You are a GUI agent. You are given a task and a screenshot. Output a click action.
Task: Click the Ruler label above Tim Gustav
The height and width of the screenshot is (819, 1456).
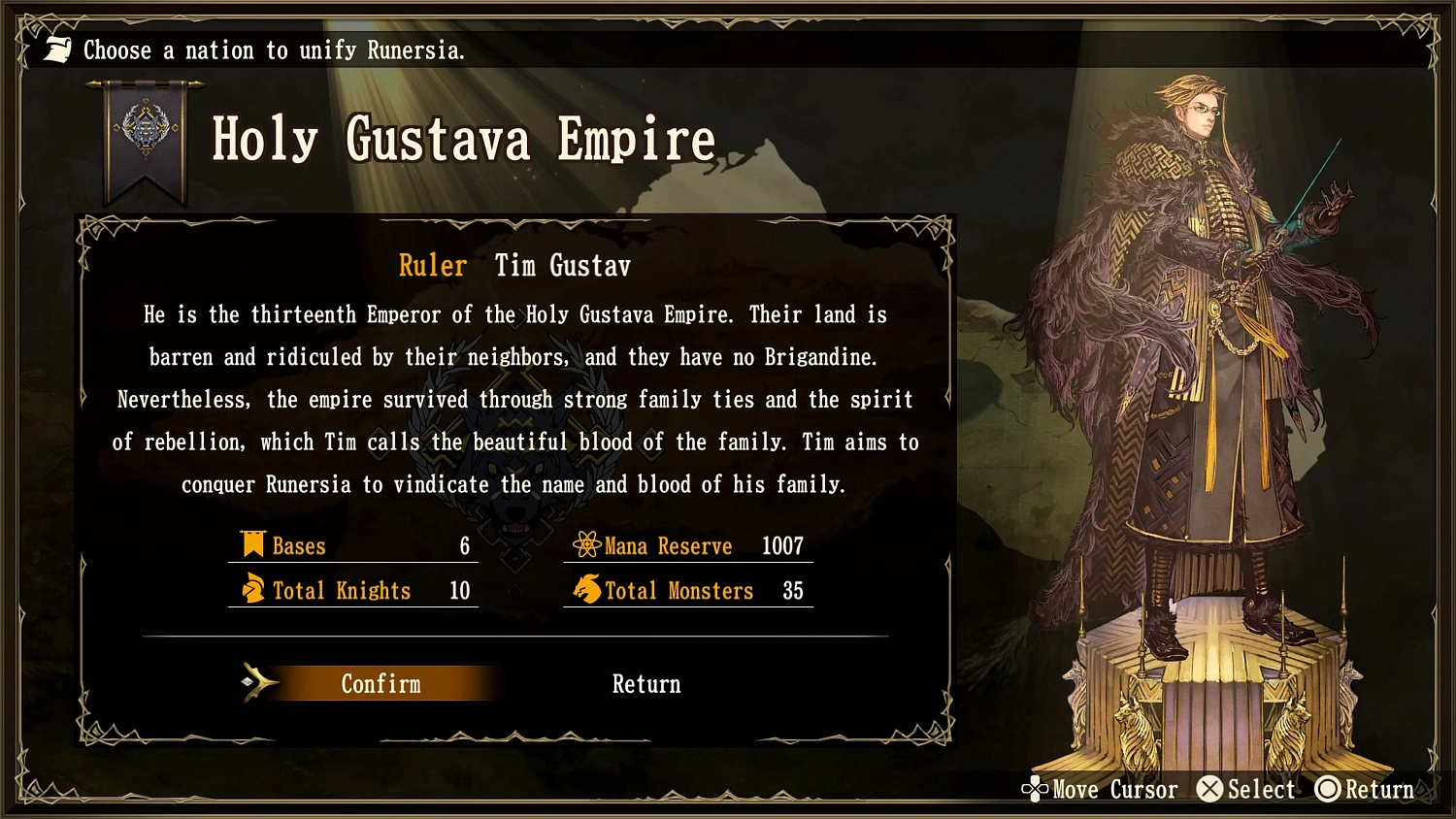pos(433,265)
